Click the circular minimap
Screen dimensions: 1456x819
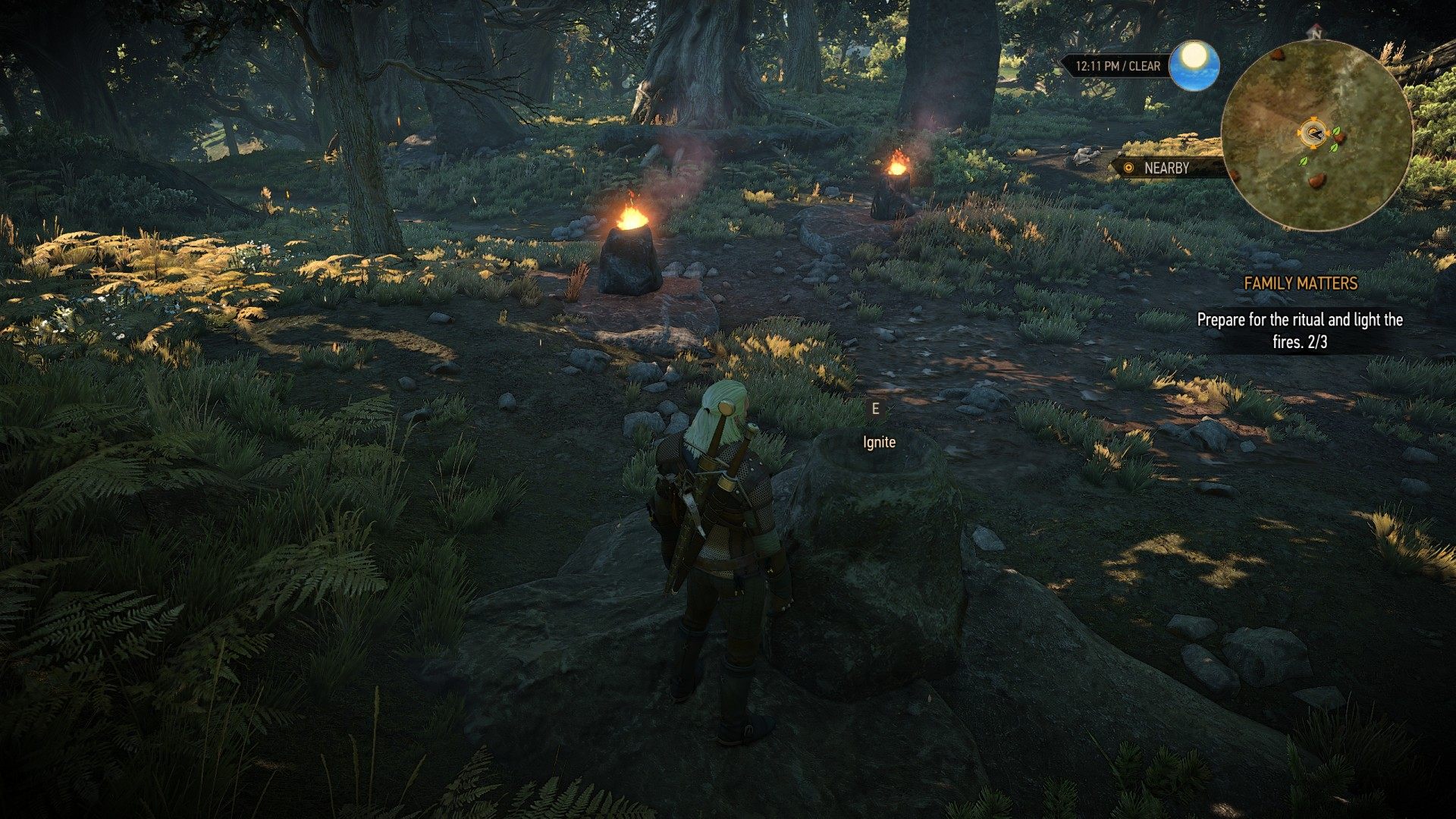click(1316, 136)
